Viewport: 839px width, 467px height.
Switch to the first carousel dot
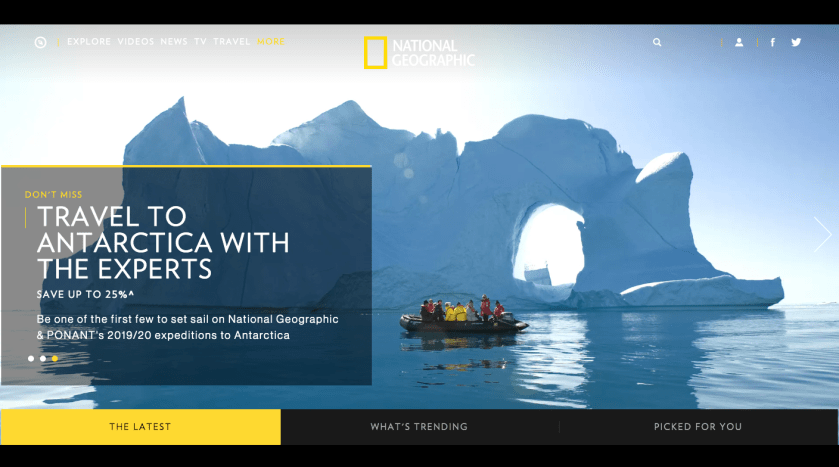click(31, 358)
